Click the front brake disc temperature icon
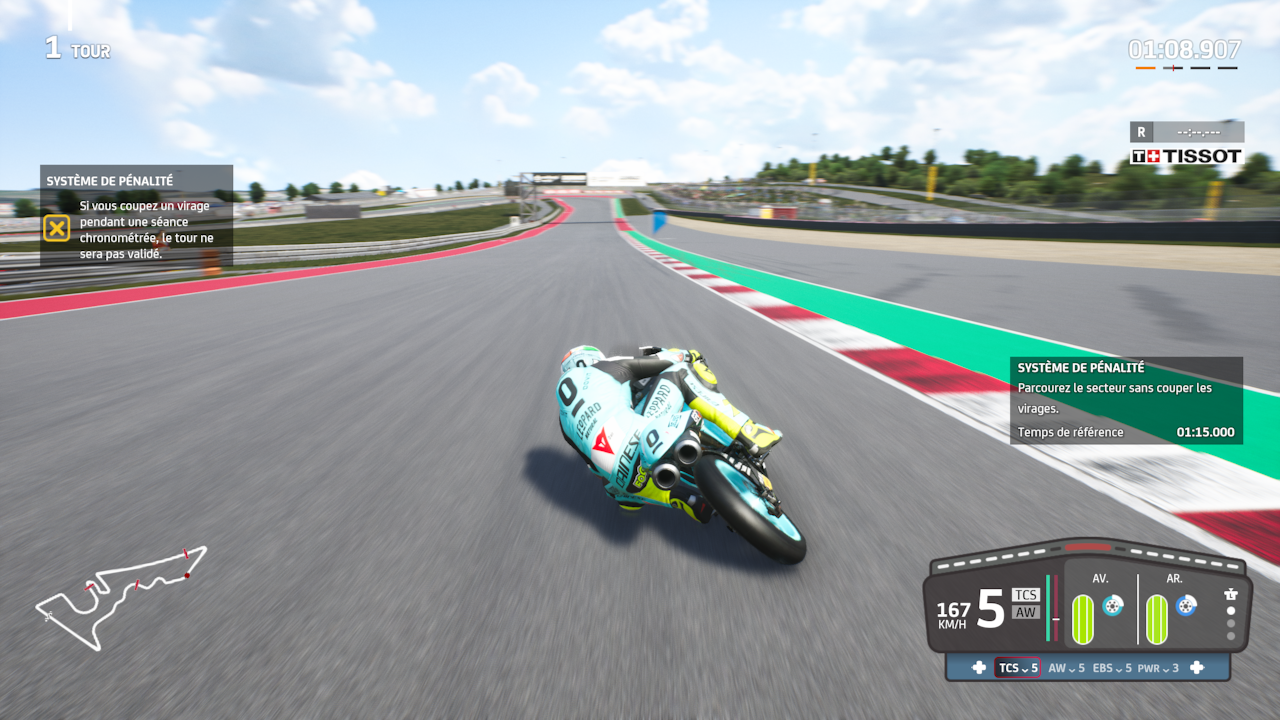The image size is (1280, 720). (1112, 605)
